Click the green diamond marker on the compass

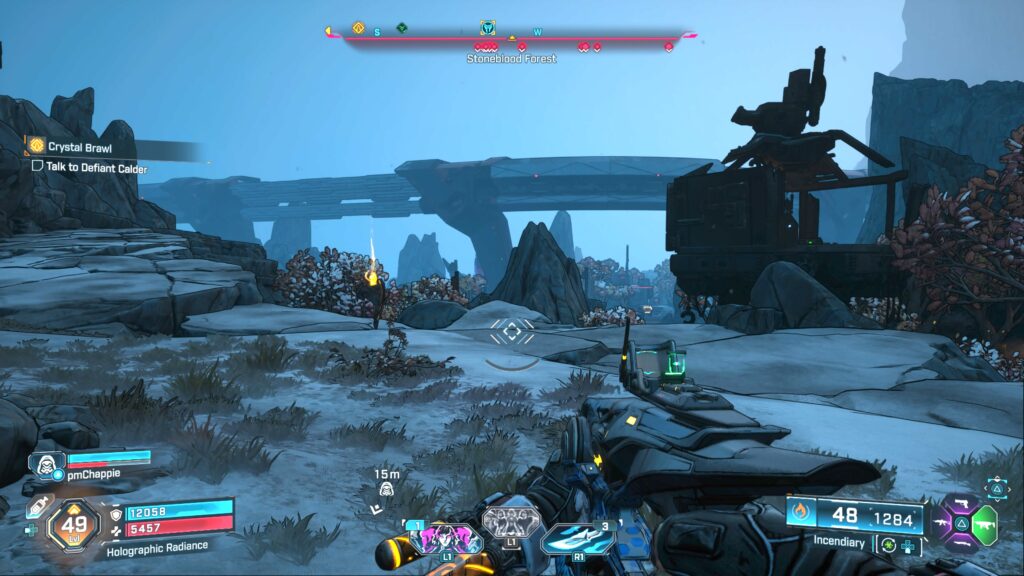pos(401,28)
